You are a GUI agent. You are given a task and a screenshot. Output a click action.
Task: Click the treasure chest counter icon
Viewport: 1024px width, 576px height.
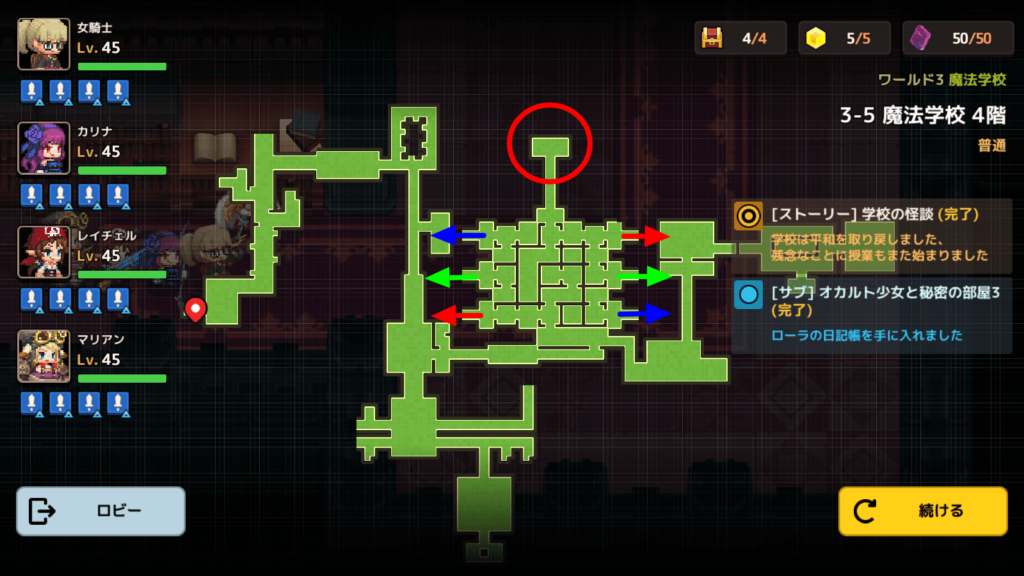[x=713, y=38]
